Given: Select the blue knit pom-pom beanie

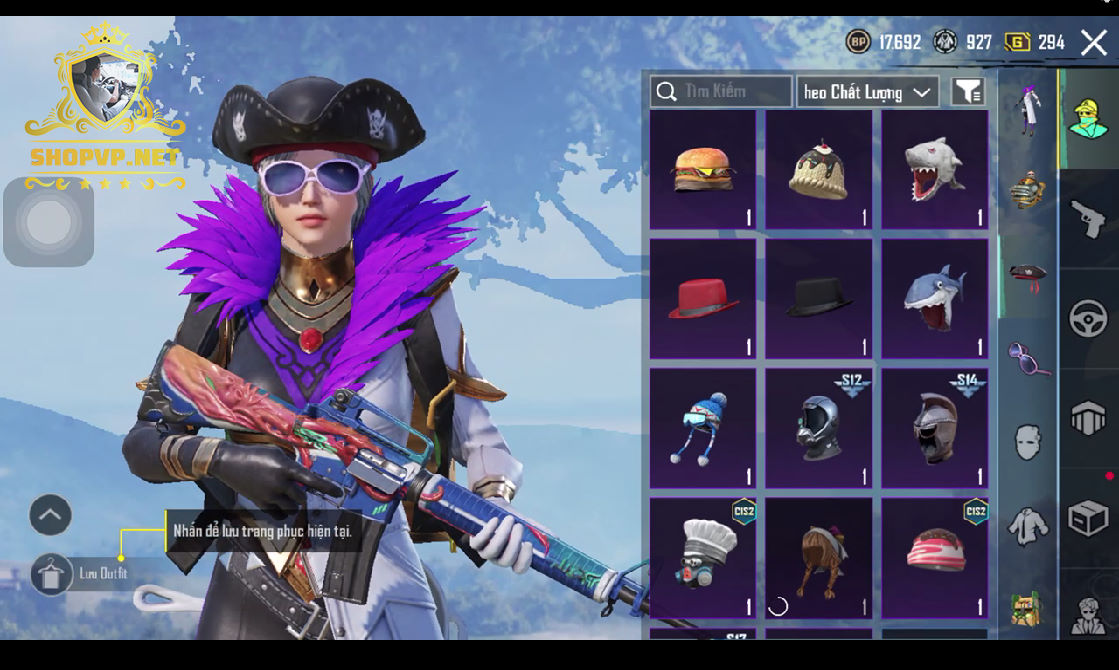Looking at the screenshot, I should coord(703,428).
